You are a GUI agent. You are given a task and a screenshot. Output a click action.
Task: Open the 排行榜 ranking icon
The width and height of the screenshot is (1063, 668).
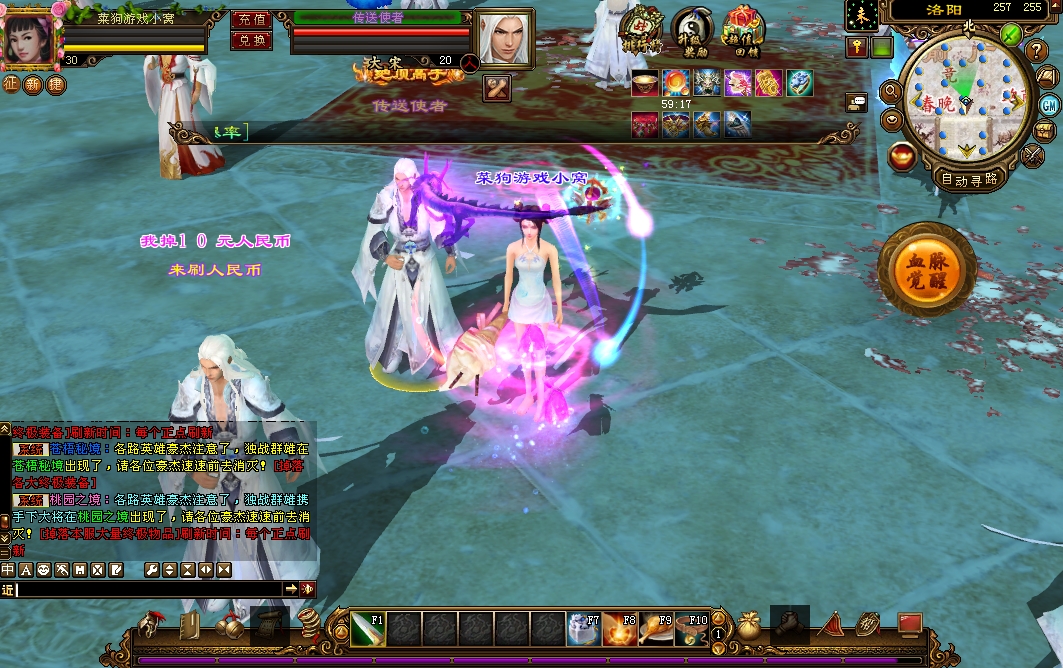pos(641,30)
